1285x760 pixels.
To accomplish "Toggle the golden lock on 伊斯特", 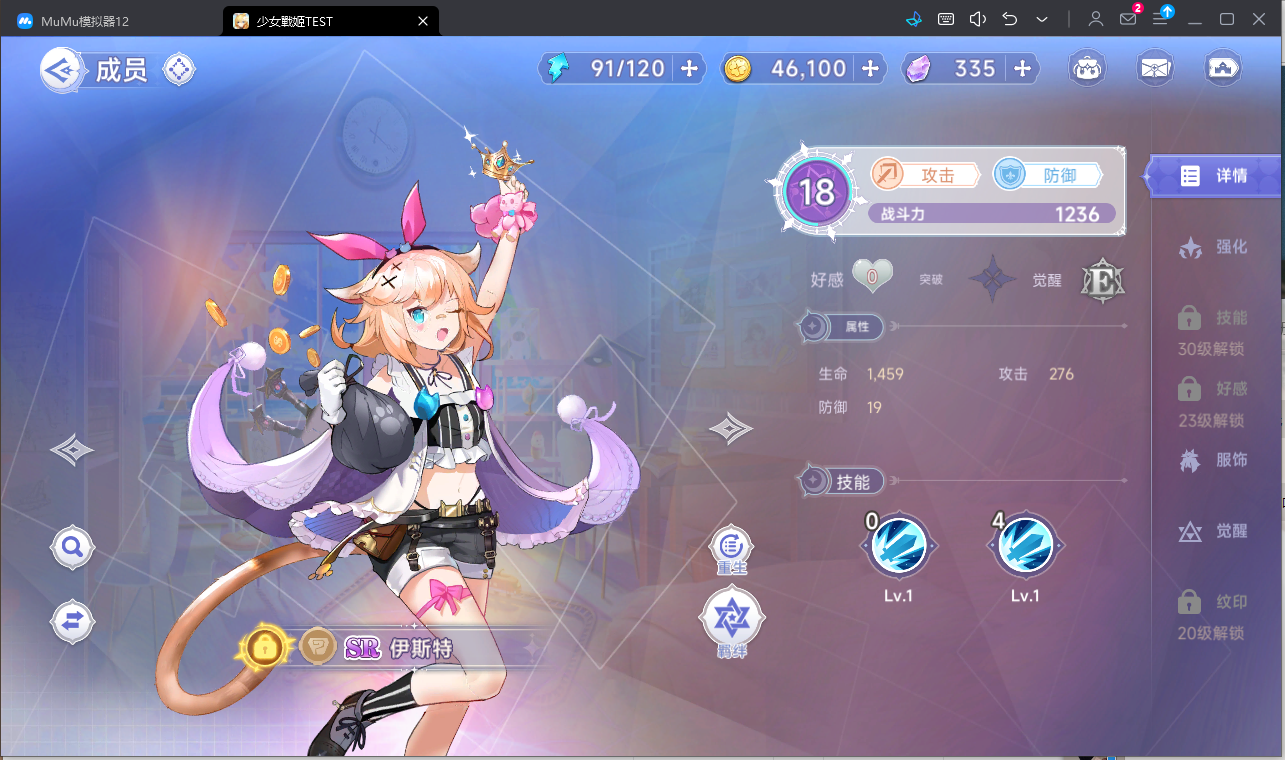I will (x=263, y=648).
